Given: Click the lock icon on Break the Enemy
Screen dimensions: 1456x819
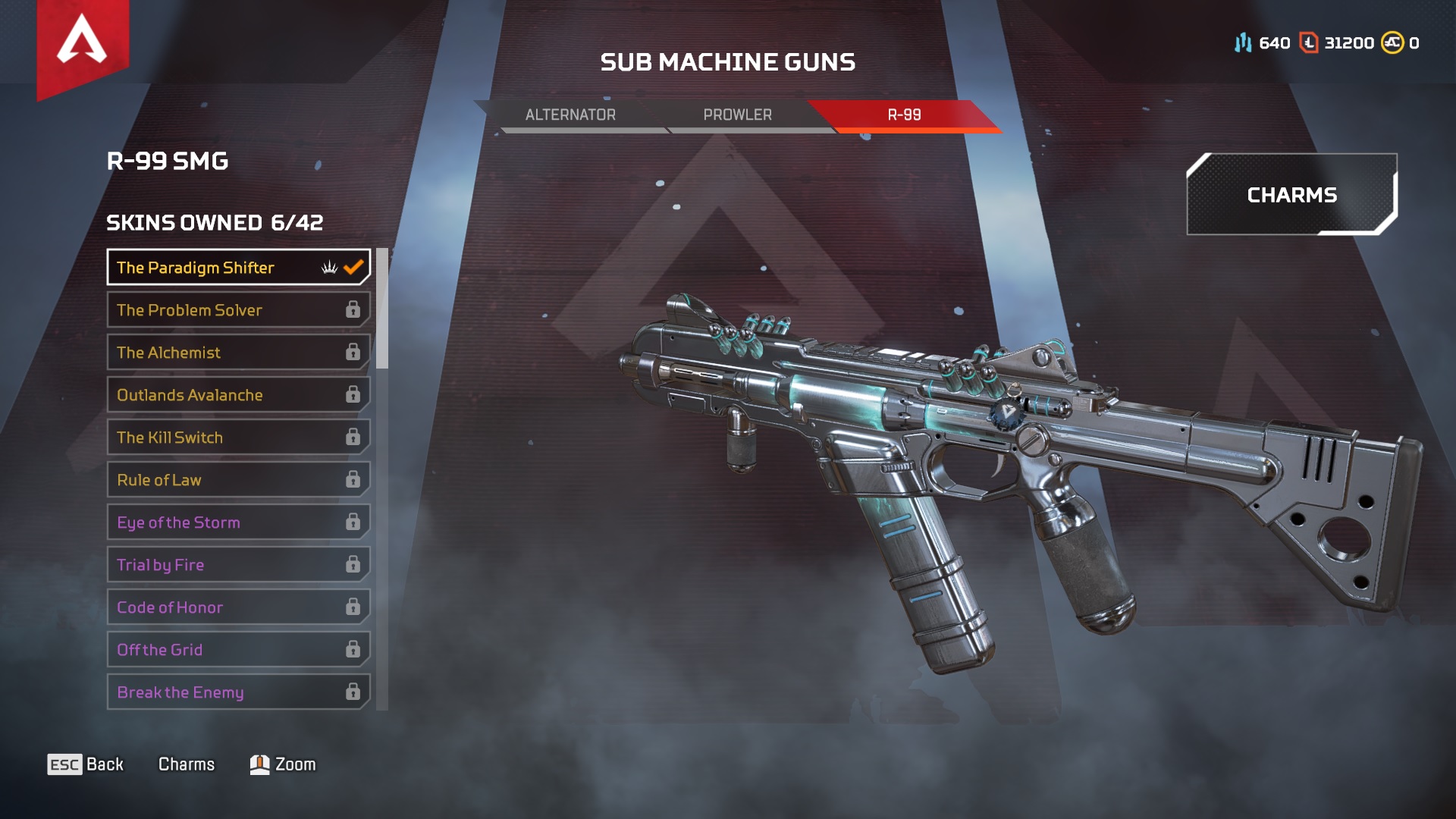Looking at the screenshot, I should pos(353,692).
